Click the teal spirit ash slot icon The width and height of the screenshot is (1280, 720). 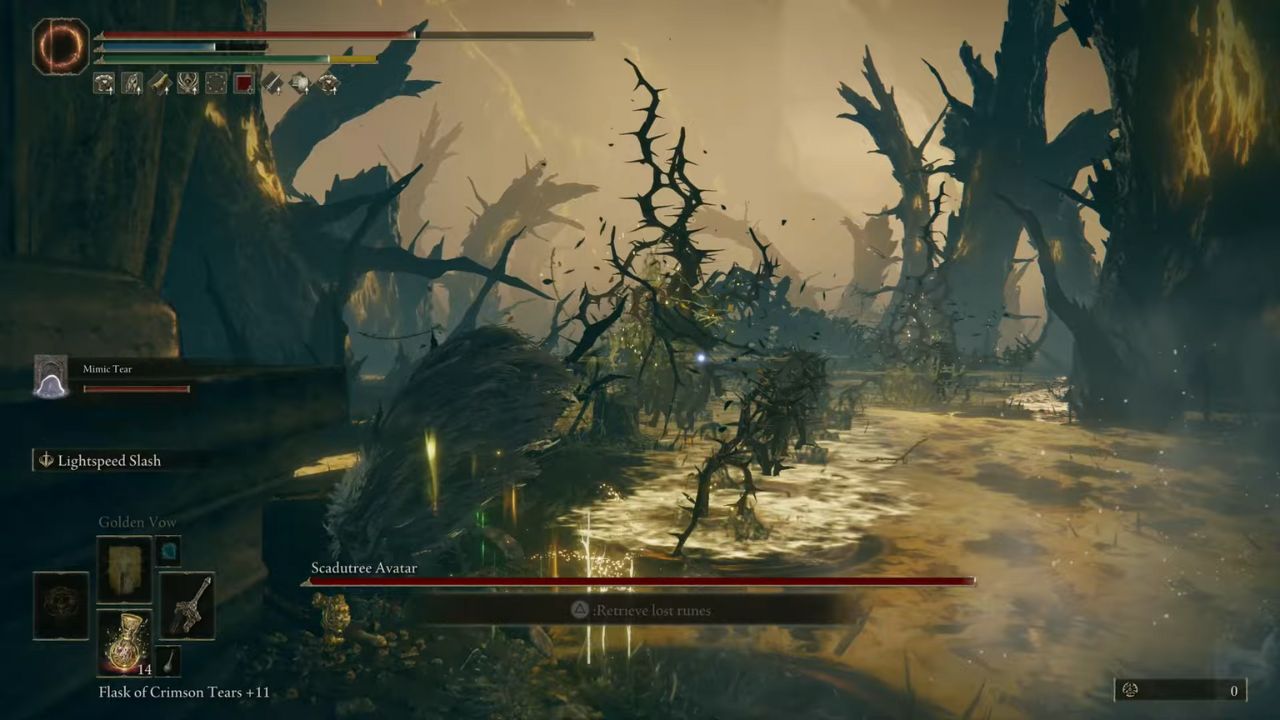[168, 551]
